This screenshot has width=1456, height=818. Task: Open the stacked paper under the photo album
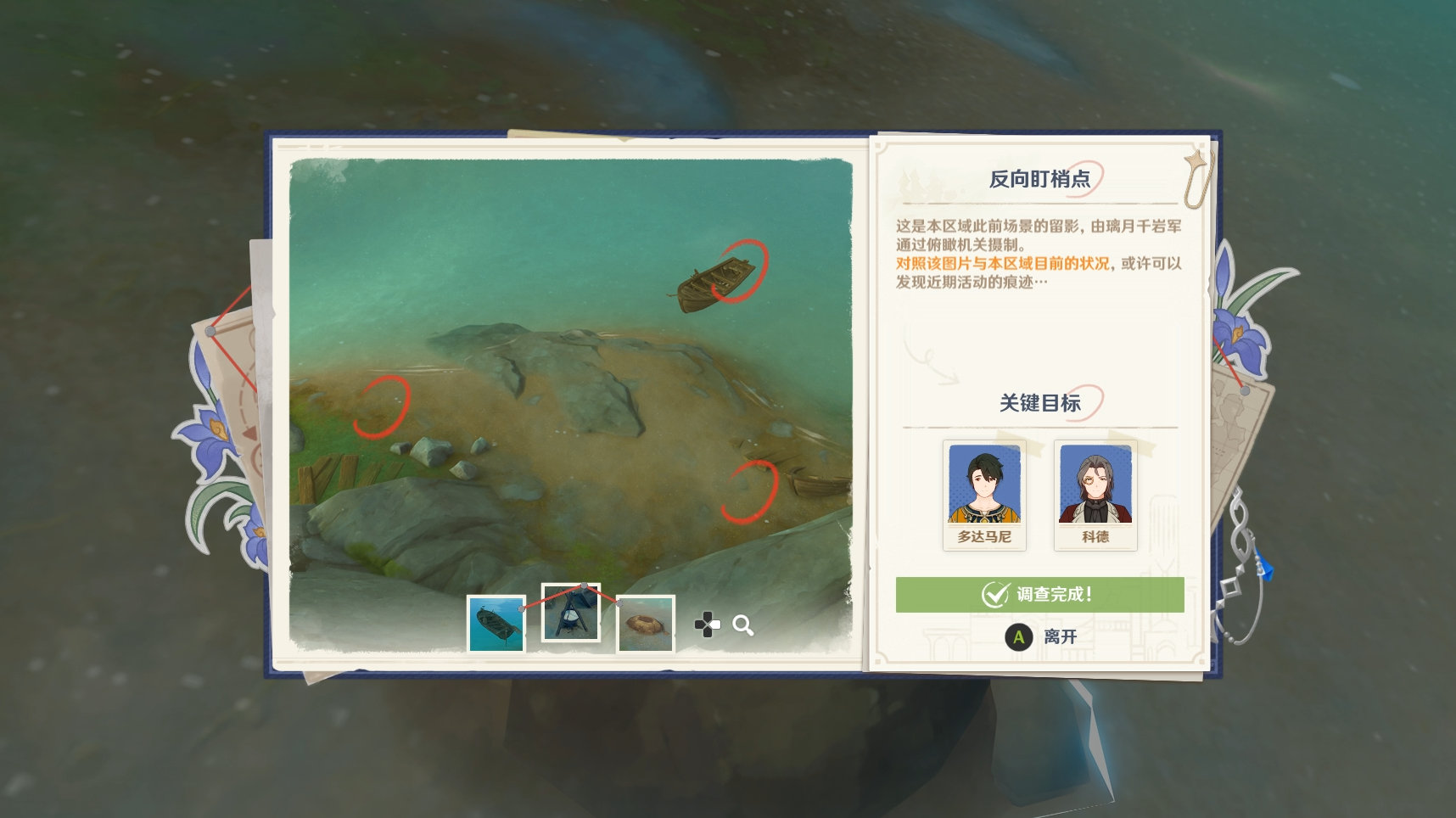[560, 136]
